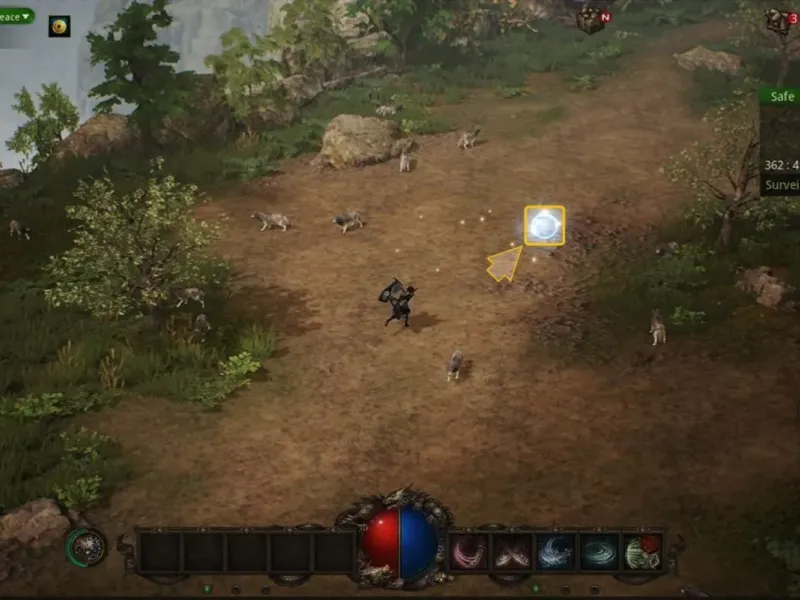Cast the blue wave swirl skill
Viewport: 800px width, 600px height.
click(556, 552)
